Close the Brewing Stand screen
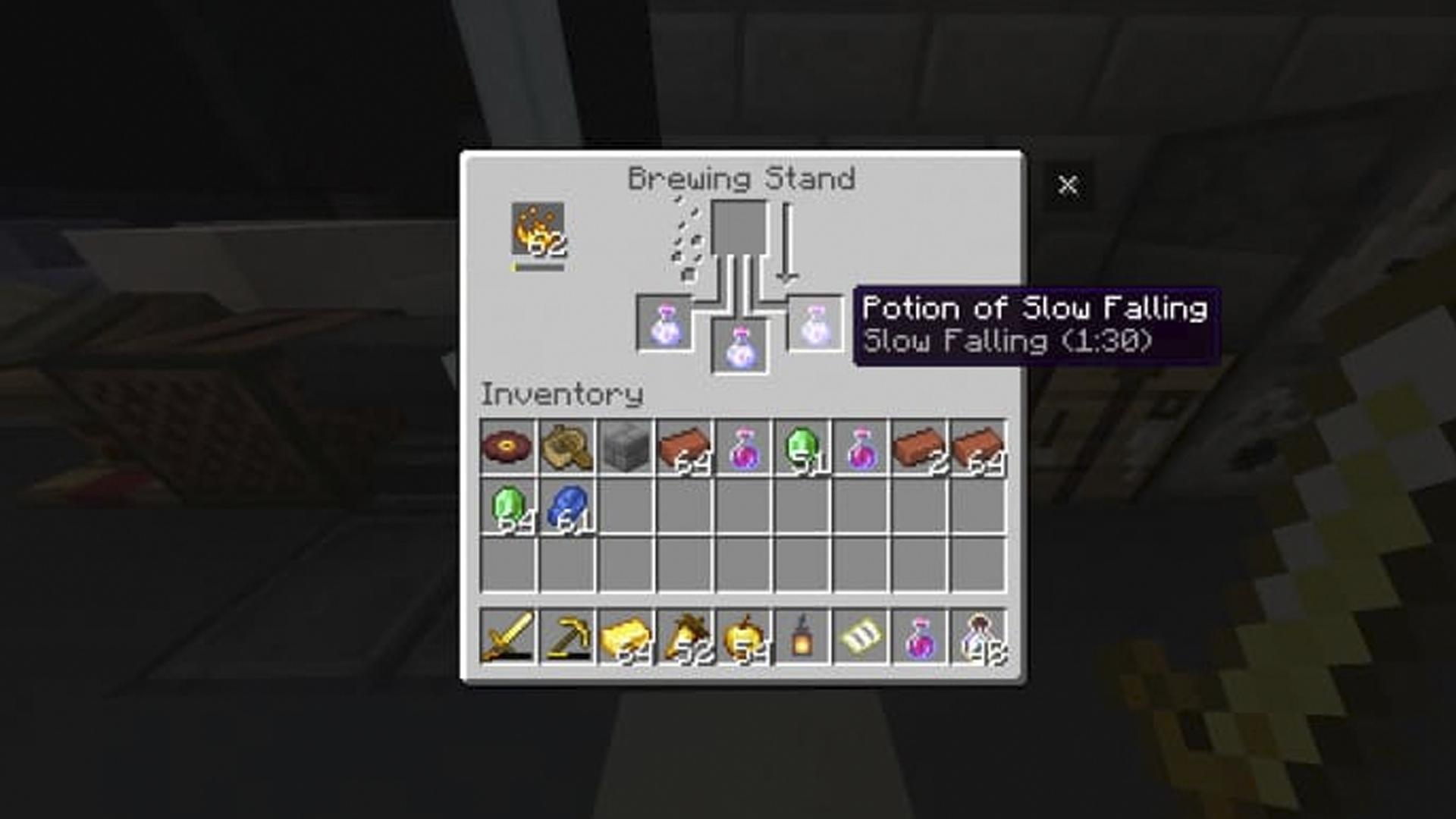The image size is (1456, 819). point(1068,184)
